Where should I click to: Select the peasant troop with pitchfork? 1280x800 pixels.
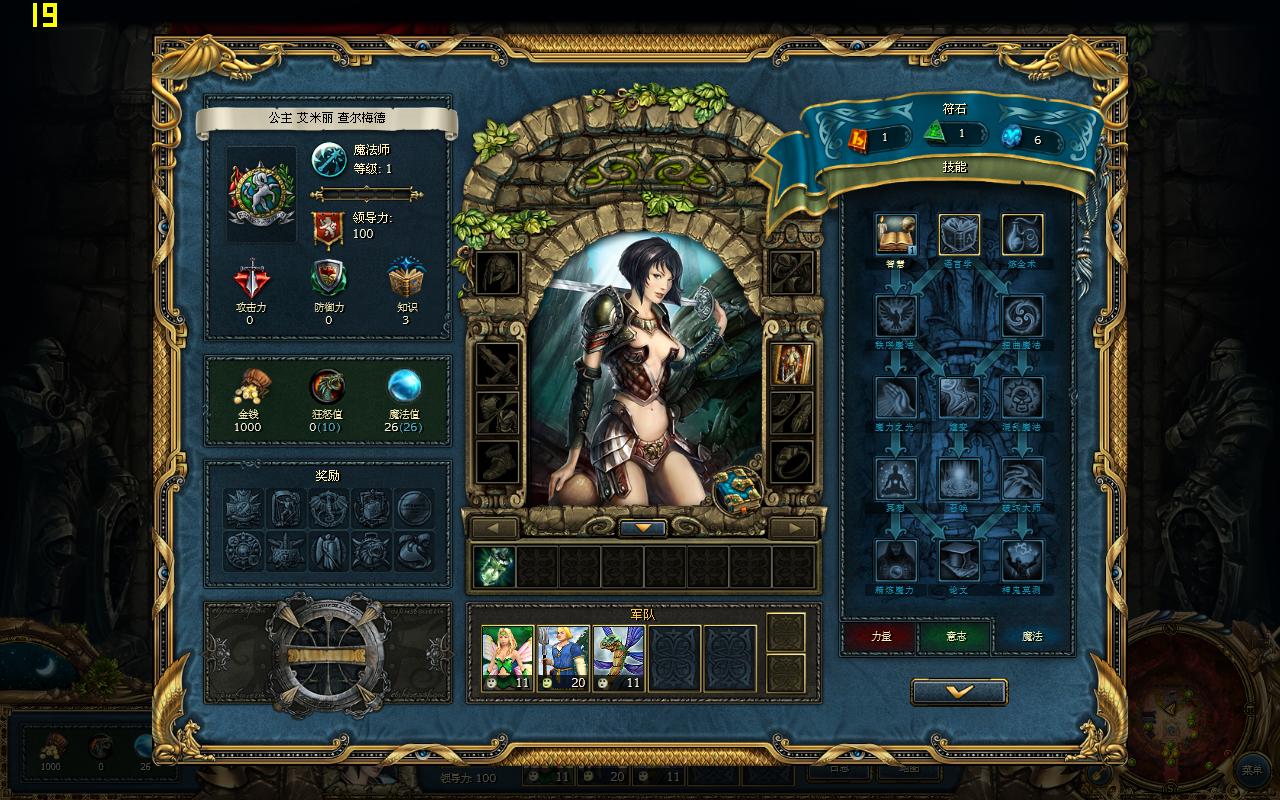pos(563,658)
